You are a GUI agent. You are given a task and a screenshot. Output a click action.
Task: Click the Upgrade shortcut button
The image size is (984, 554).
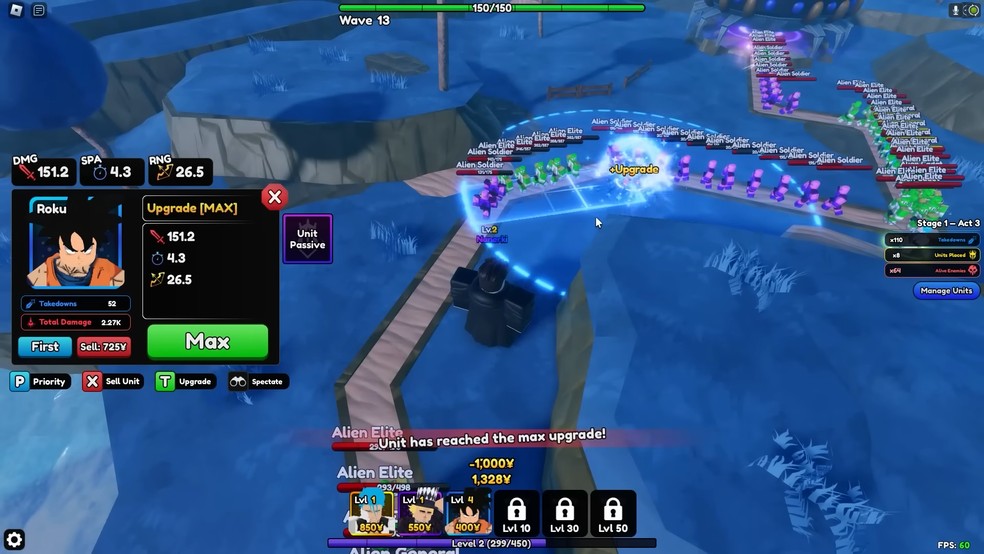click(185, 381)
